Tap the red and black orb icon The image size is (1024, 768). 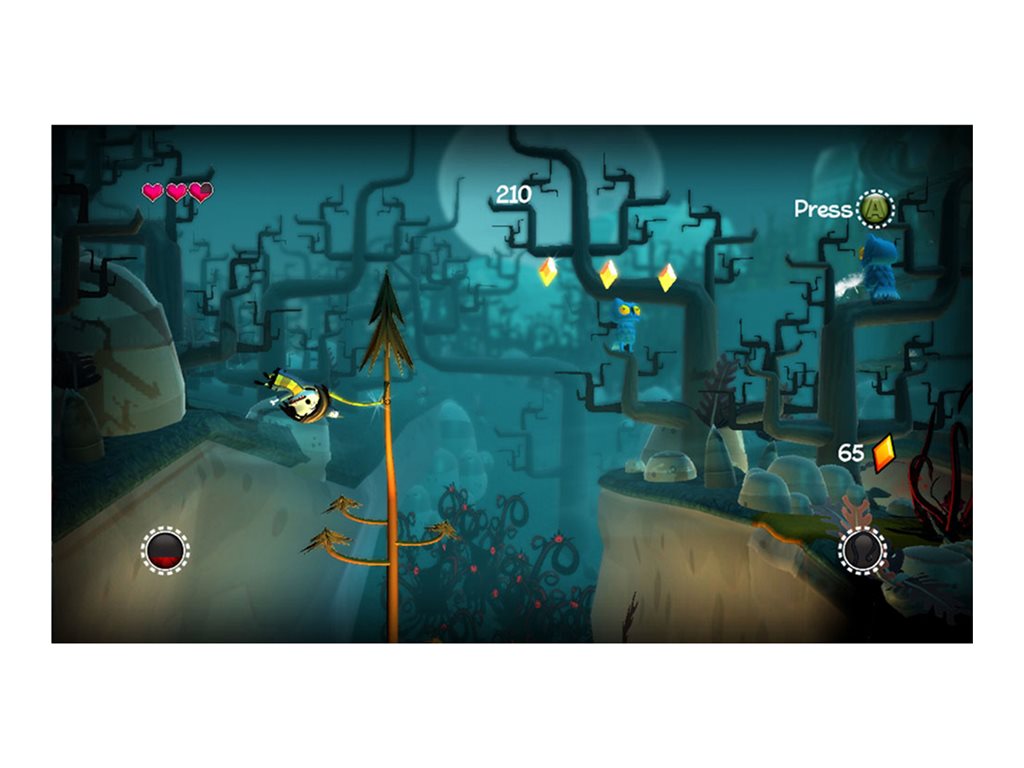165,549
